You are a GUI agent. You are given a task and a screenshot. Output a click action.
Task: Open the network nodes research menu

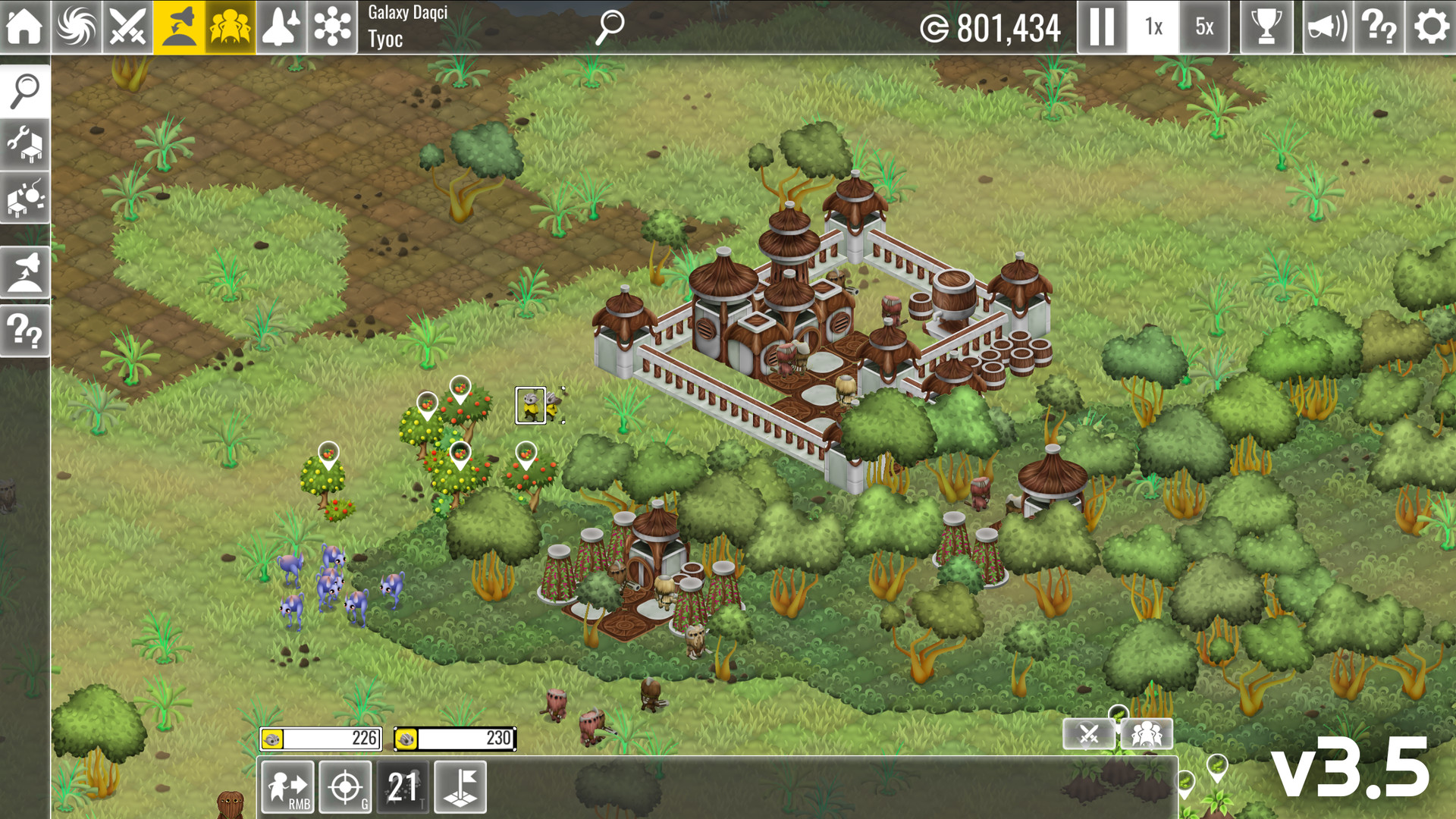[x=332, y=27]
